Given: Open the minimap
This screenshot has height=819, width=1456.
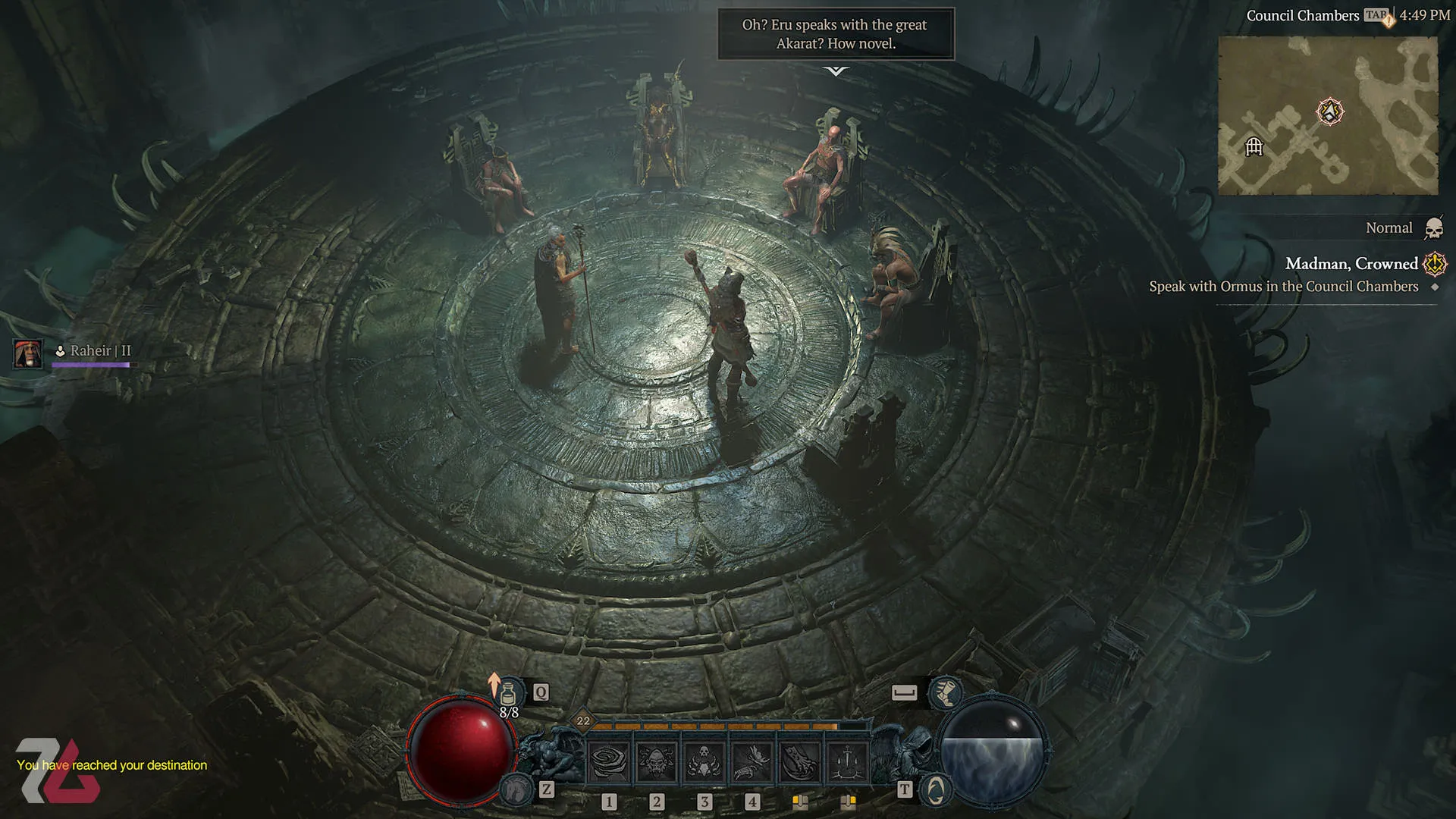Looking at the screenshot, I should click(x=1327, y=115).
